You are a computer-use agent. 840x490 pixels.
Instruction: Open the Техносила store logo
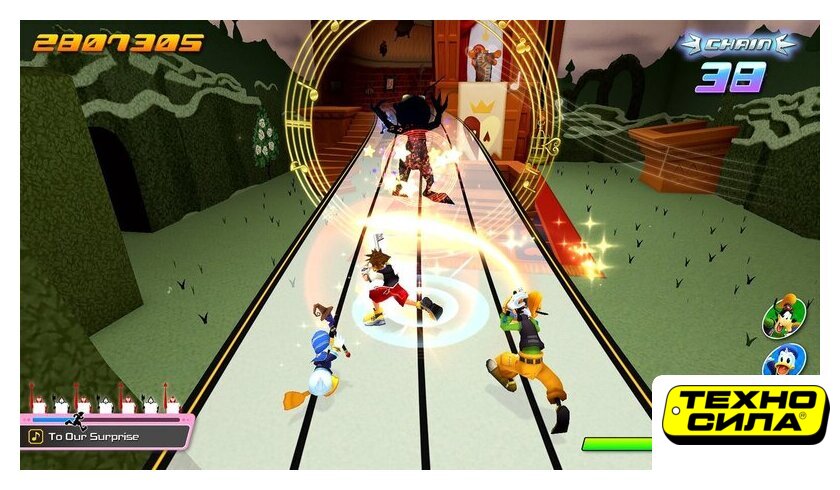click(x=745, y=410)
